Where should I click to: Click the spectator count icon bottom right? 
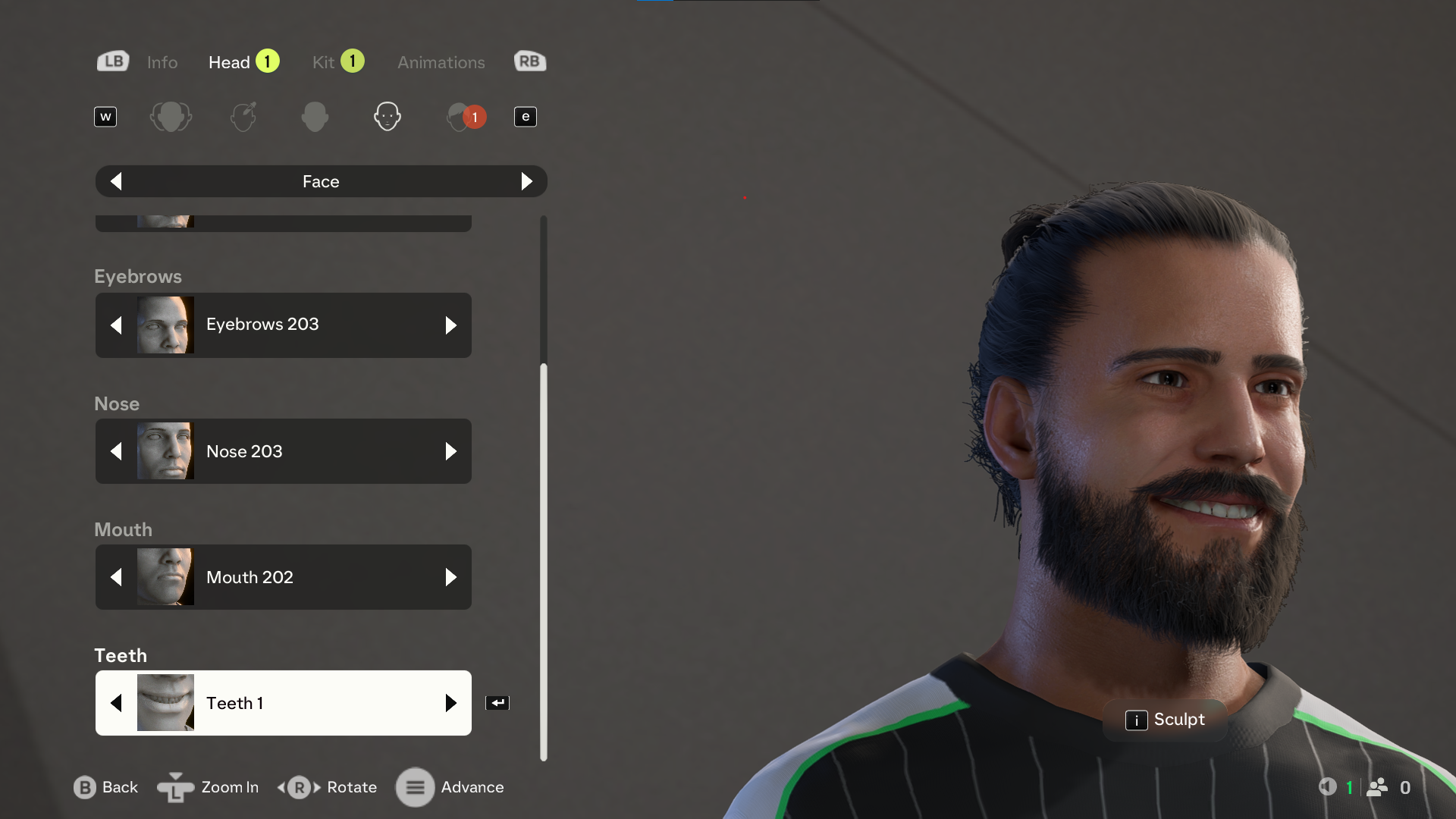click(x=1378, y=787)
